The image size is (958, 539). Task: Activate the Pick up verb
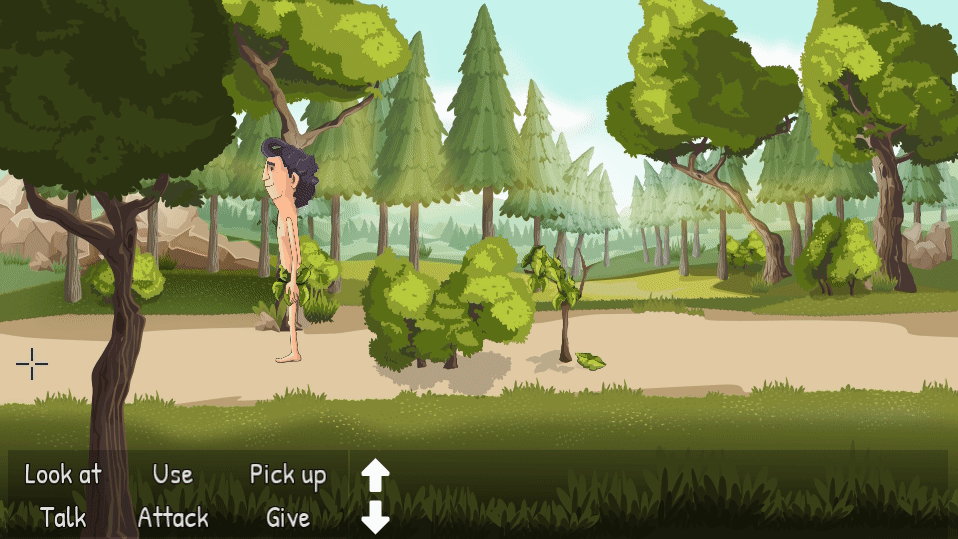(288, 475)
